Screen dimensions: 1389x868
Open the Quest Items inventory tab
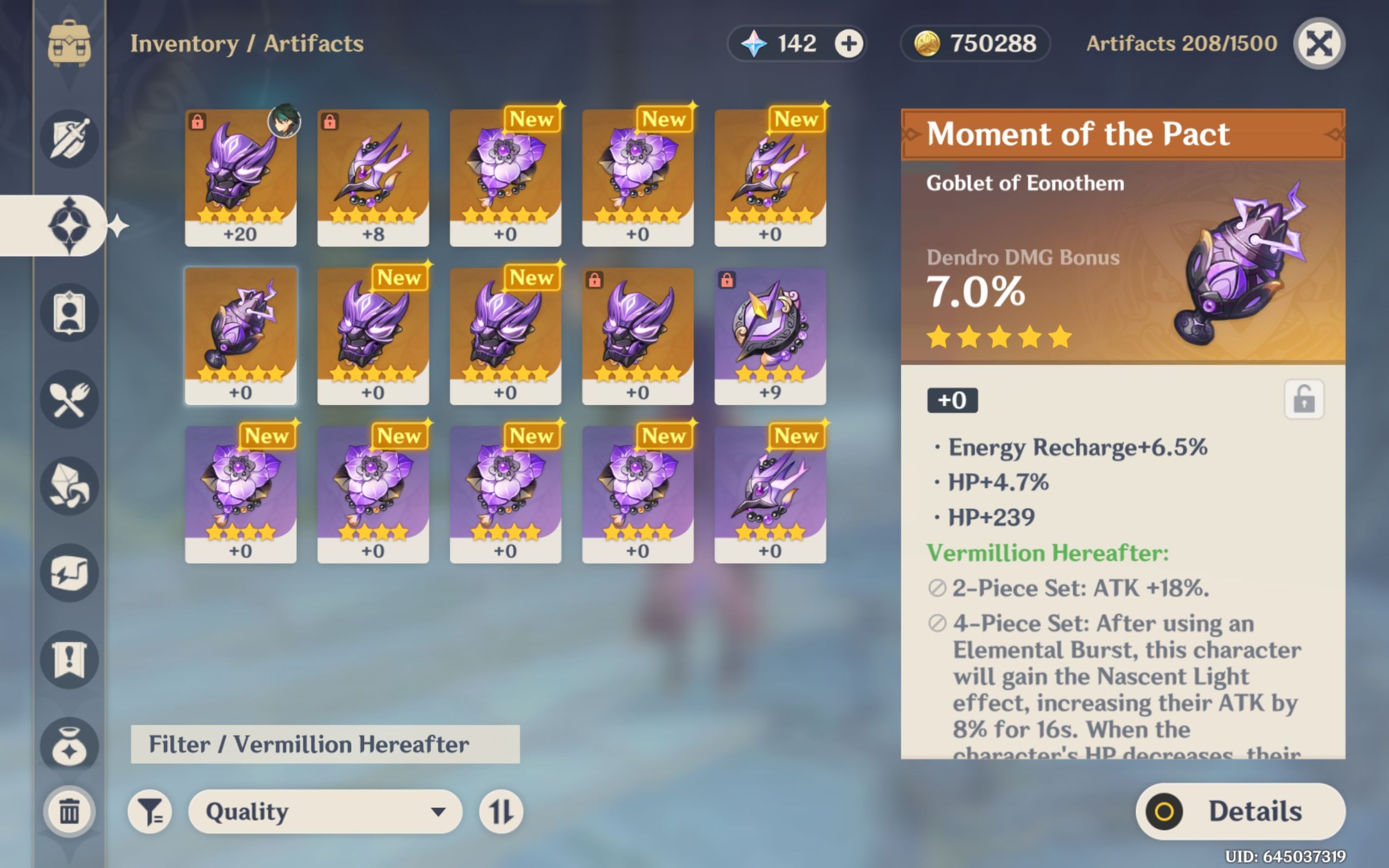69,659
